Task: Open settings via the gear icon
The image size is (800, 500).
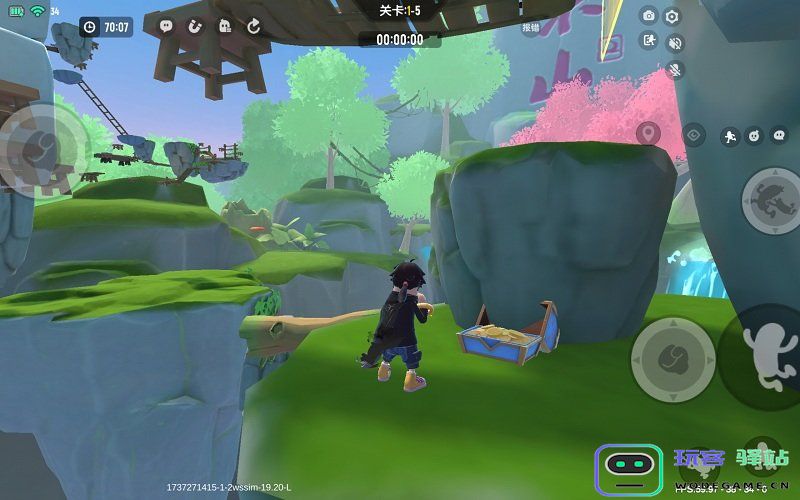Action: click(x=673, y=16)
